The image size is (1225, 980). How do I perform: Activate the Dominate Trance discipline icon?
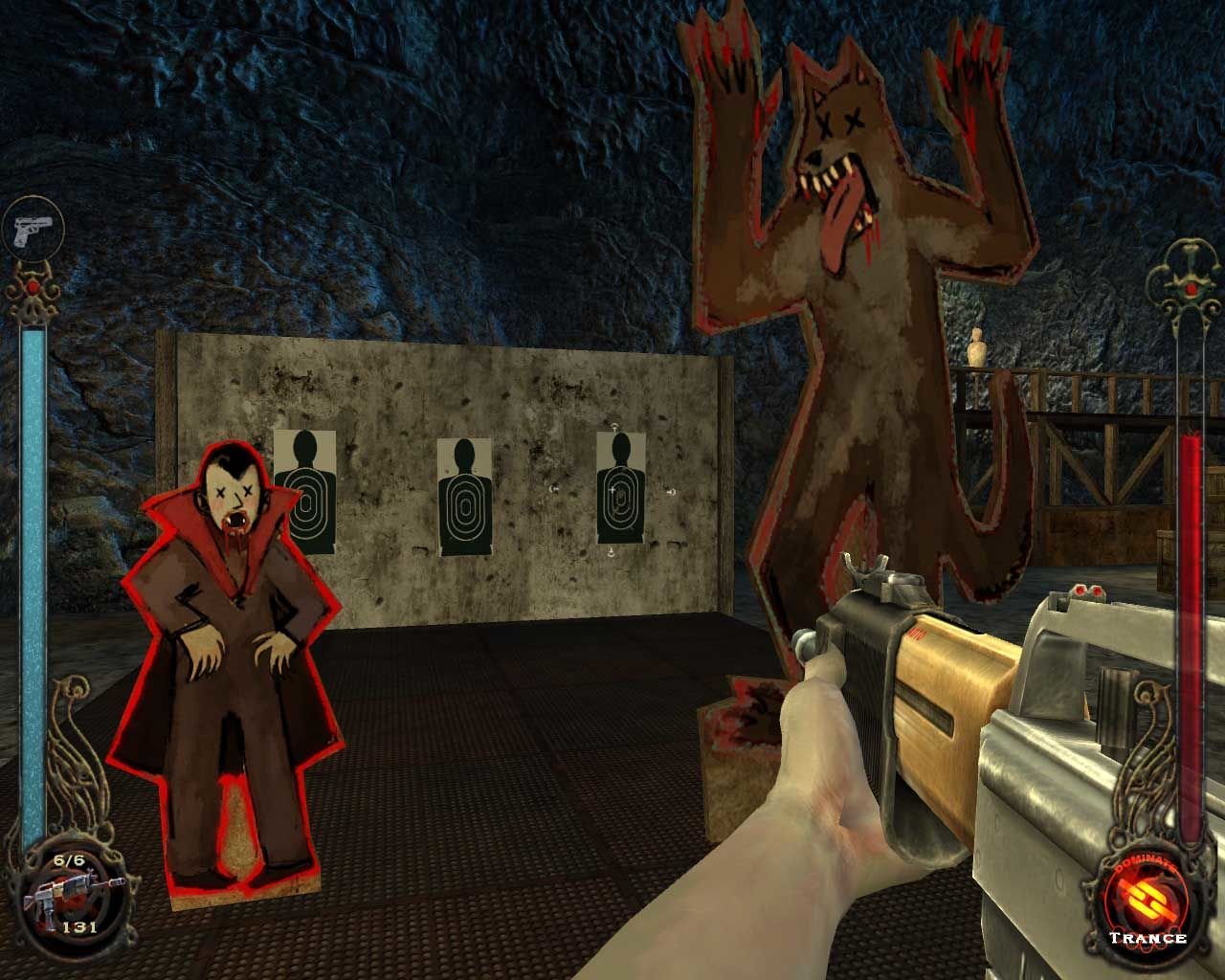1147,899
